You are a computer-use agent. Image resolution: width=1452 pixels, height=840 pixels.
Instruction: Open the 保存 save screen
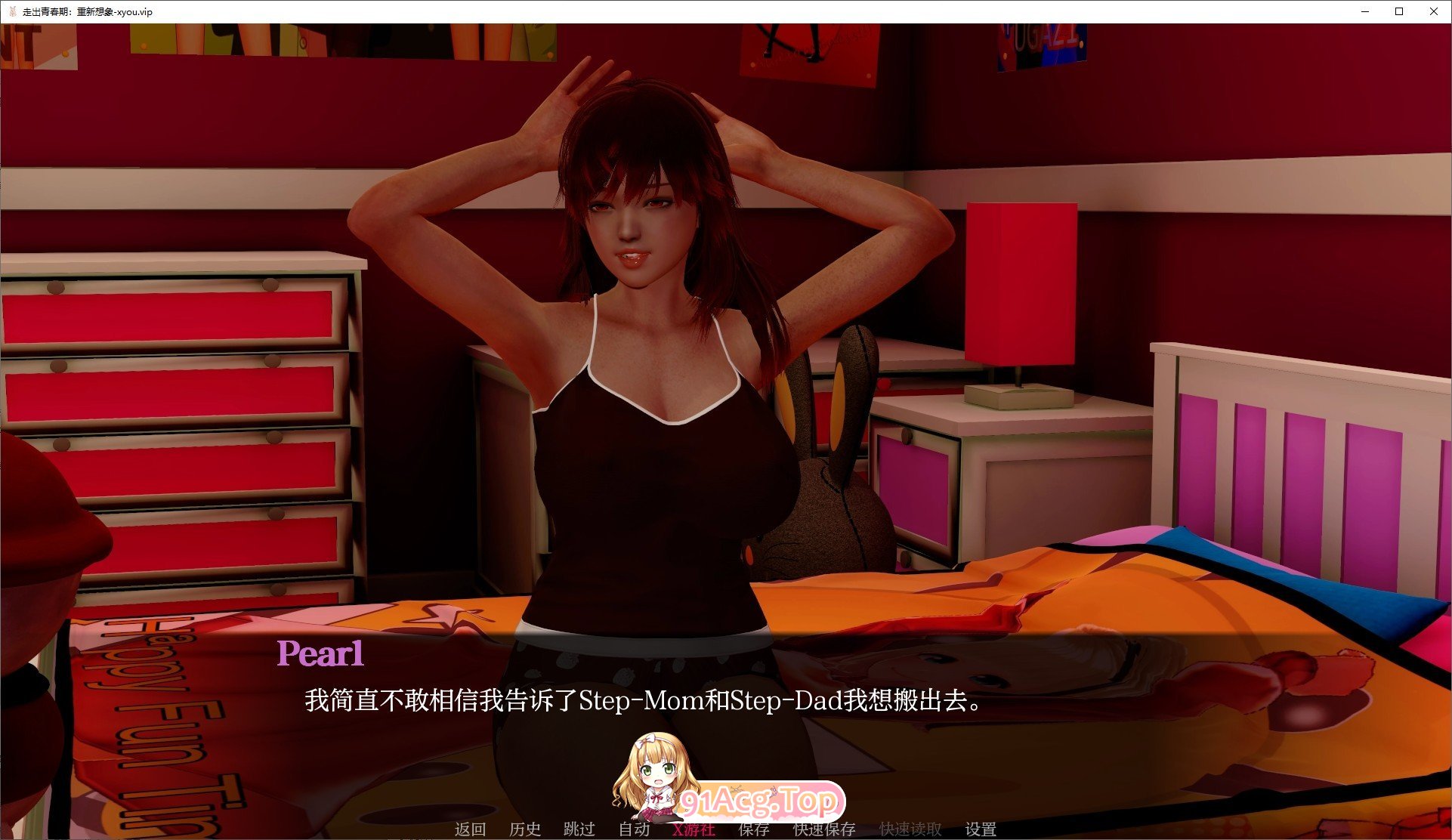tap(754, 829)
